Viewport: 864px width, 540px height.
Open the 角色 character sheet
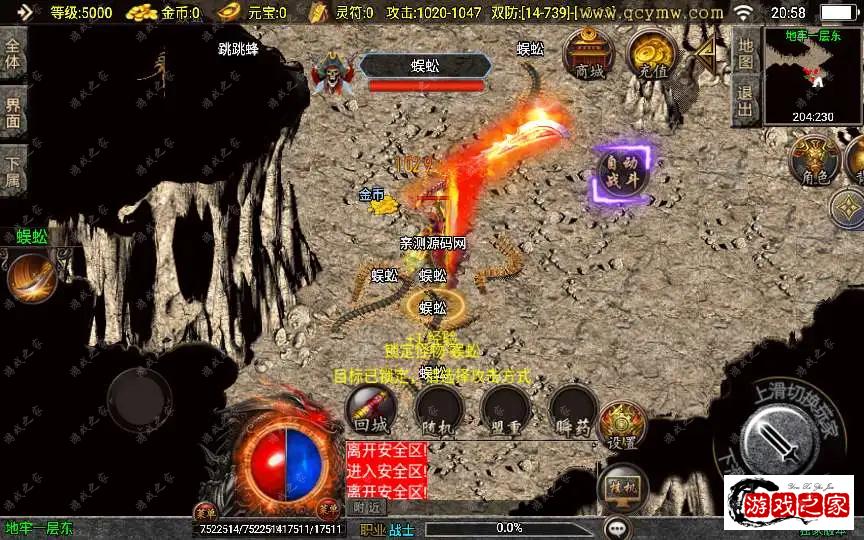[813, 160]
